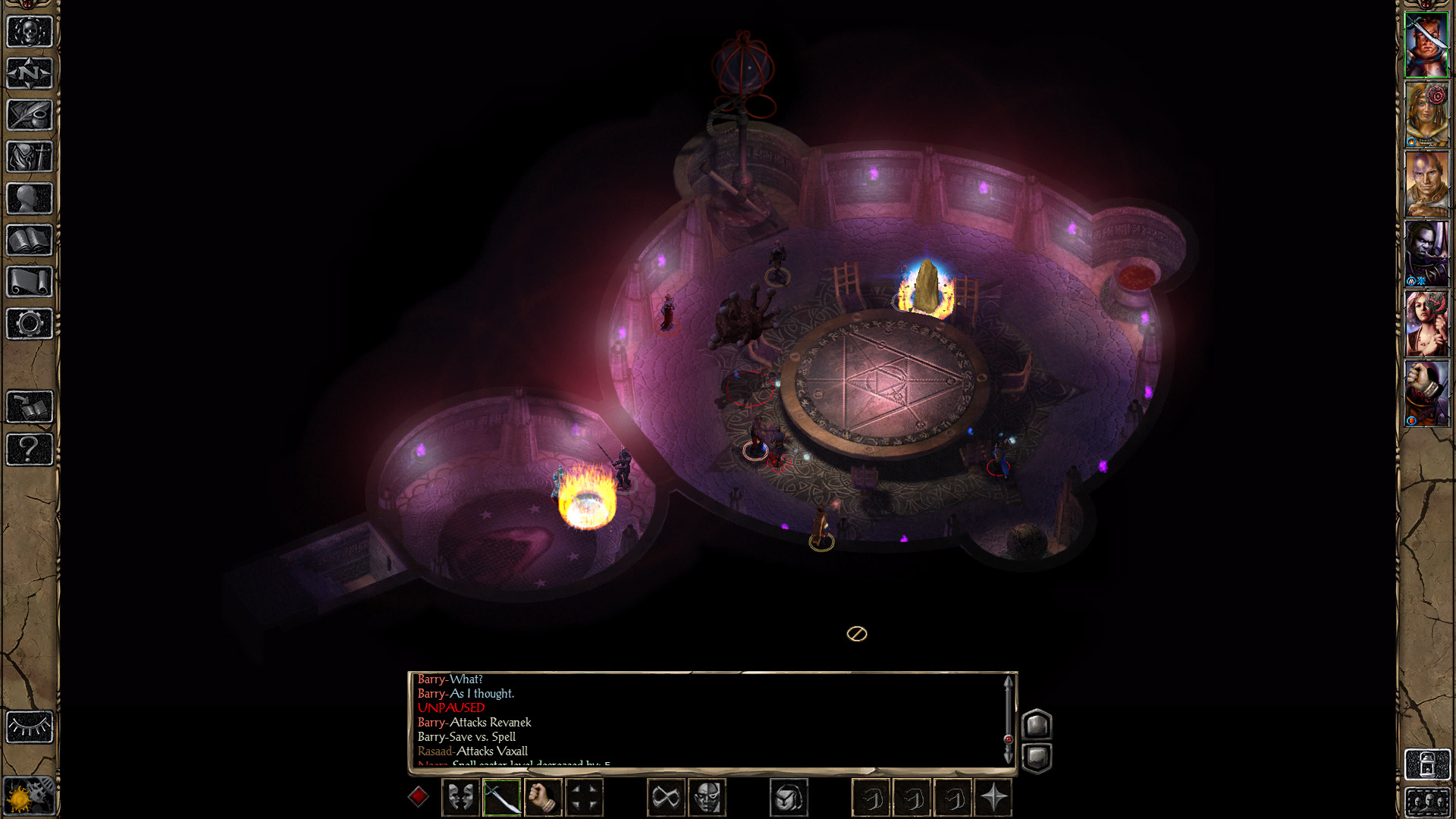The height and width of the screenshot is (819, 1456).
Task: Toggle pause with the sun clock icon
Action: 30,796
